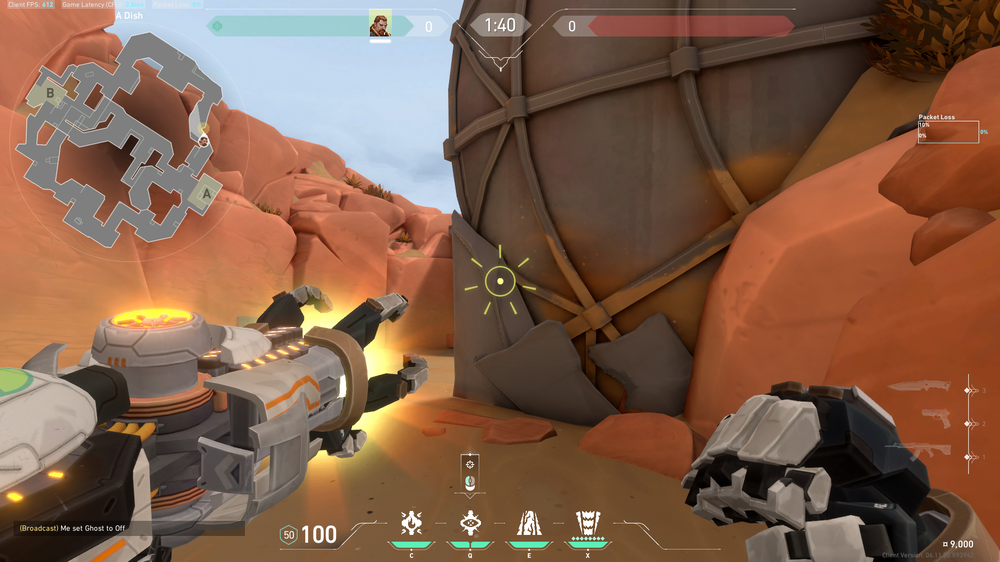Image resolution: width=1000 pixels, height=562 pixels.
Task: Trigger the Orbital Strike ultimate icon
Action: coord(585,523)
